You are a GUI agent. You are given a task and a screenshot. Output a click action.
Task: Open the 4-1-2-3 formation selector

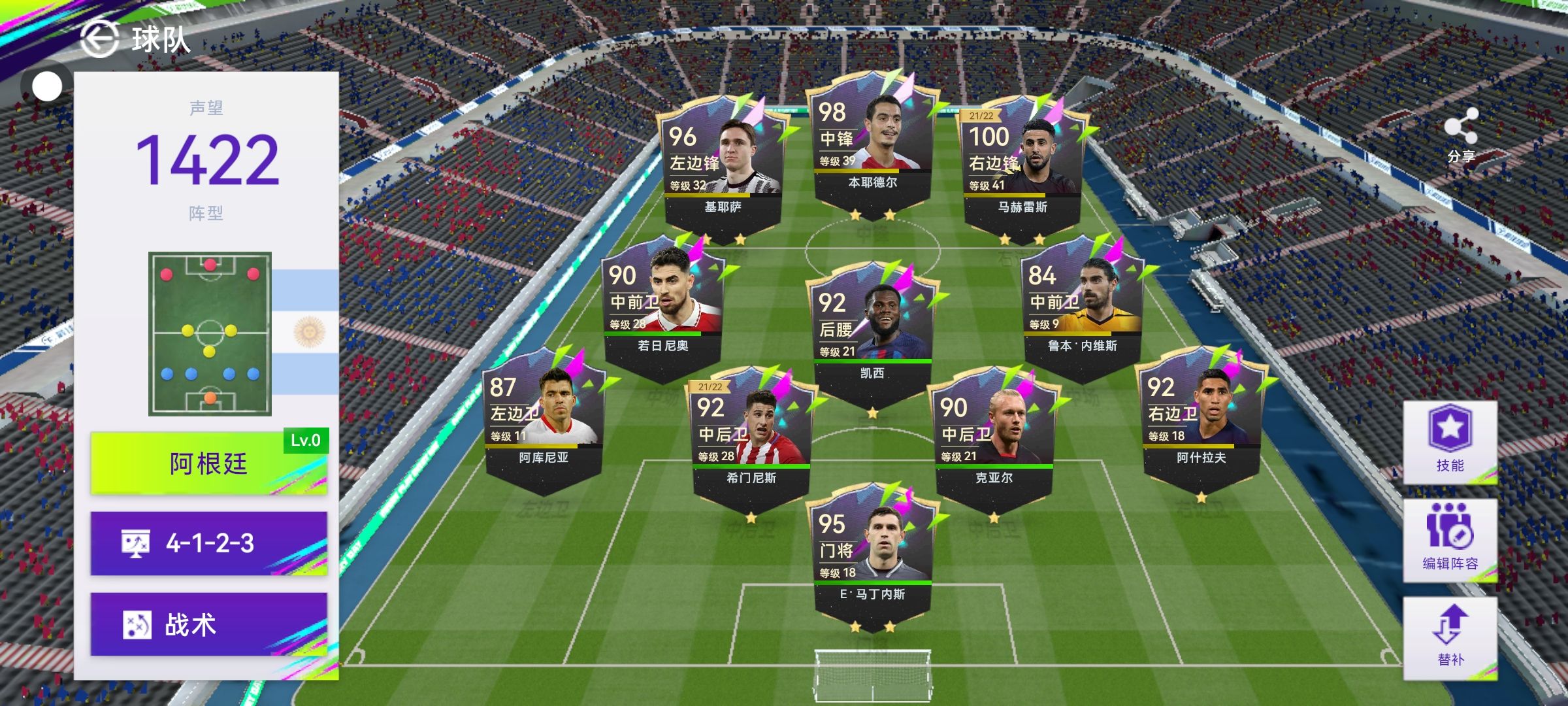coord(208,543)
